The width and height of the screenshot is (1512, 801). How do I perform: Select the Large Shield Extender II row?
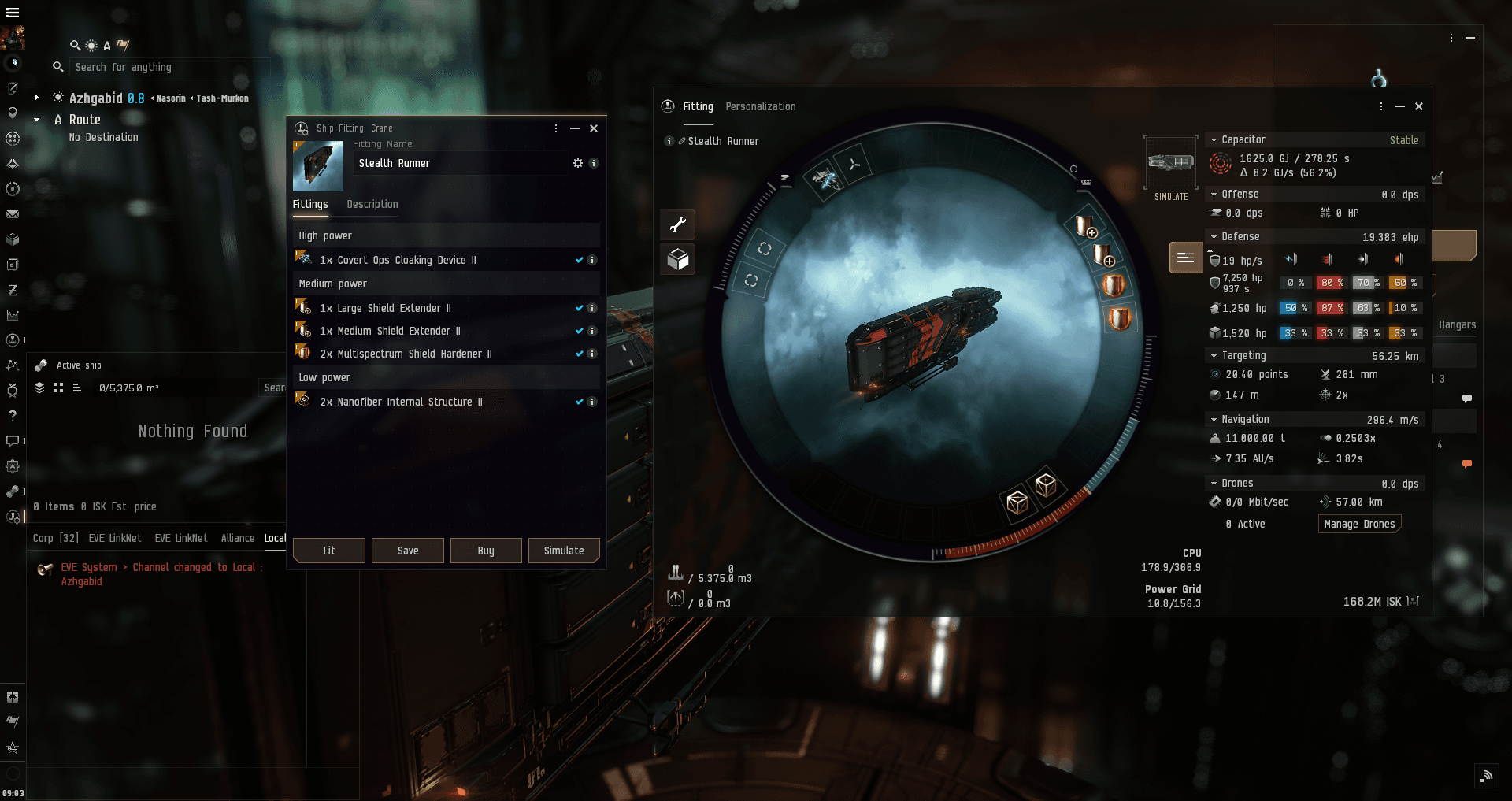click(x=386, y=308)
